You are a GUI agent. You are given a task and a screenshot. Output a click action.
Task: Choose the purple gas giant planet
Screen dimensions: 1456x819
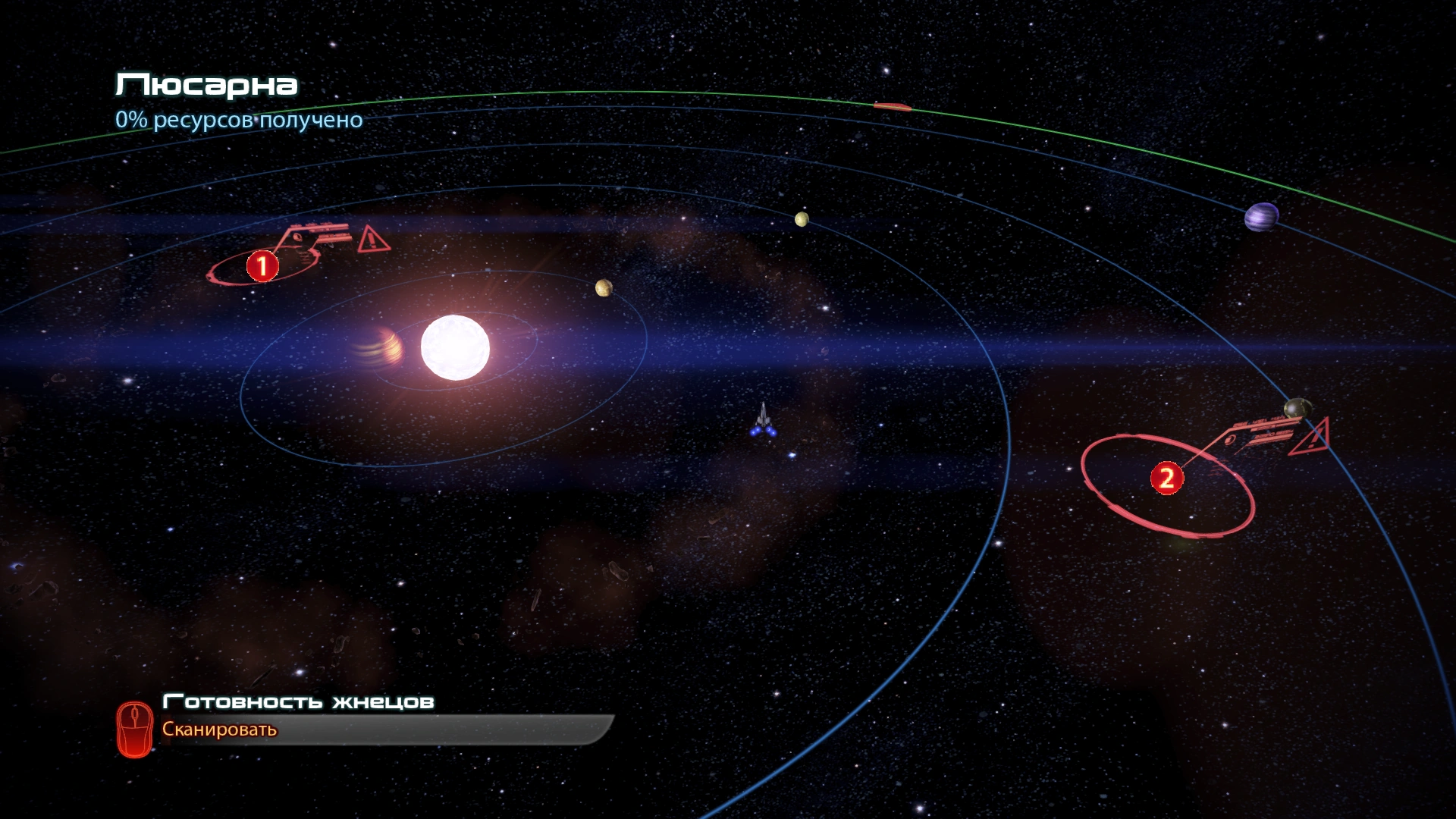(1261, 218)
